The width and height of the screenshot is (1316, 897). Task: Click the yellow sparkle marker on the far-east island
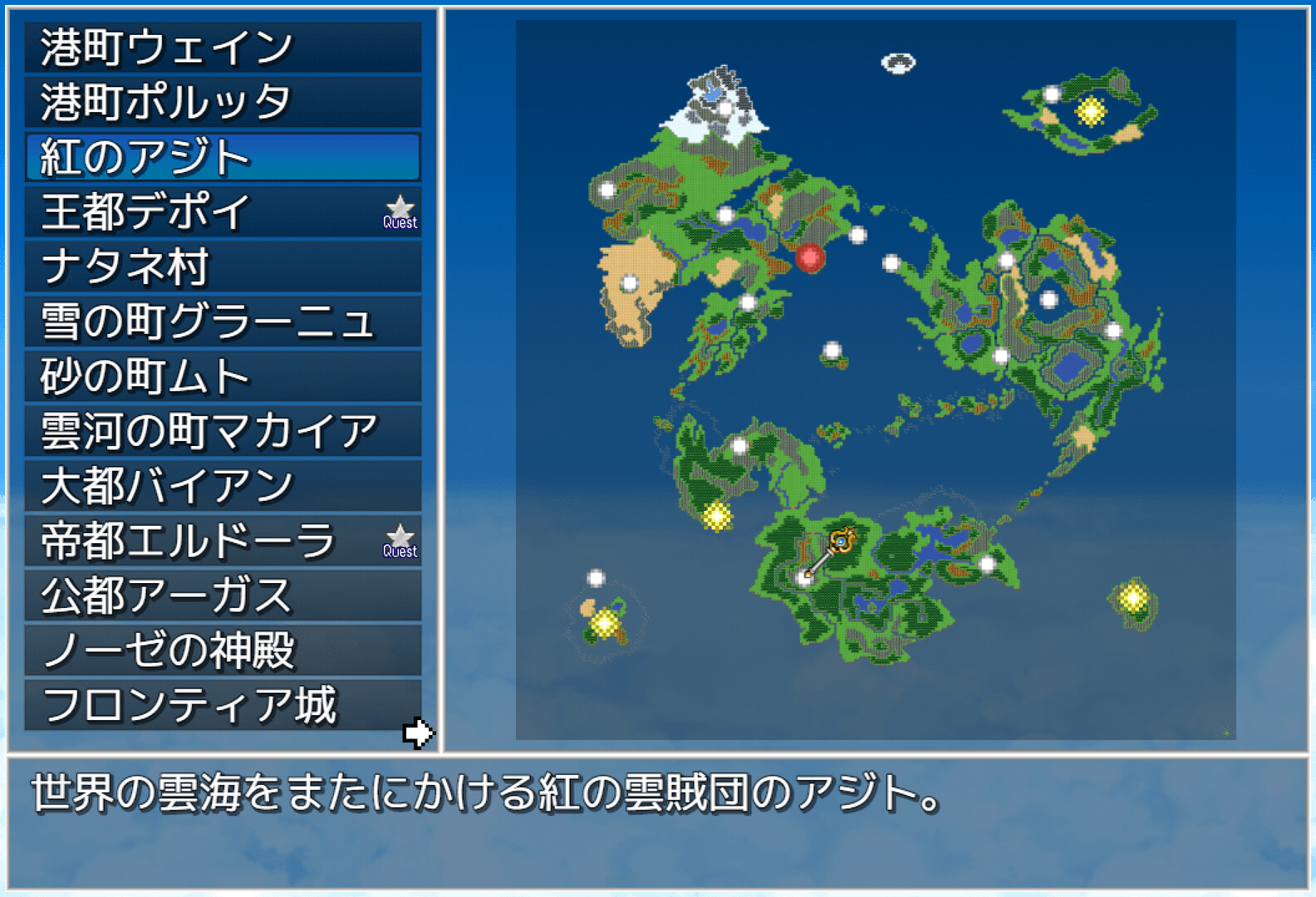point(1132,595)
